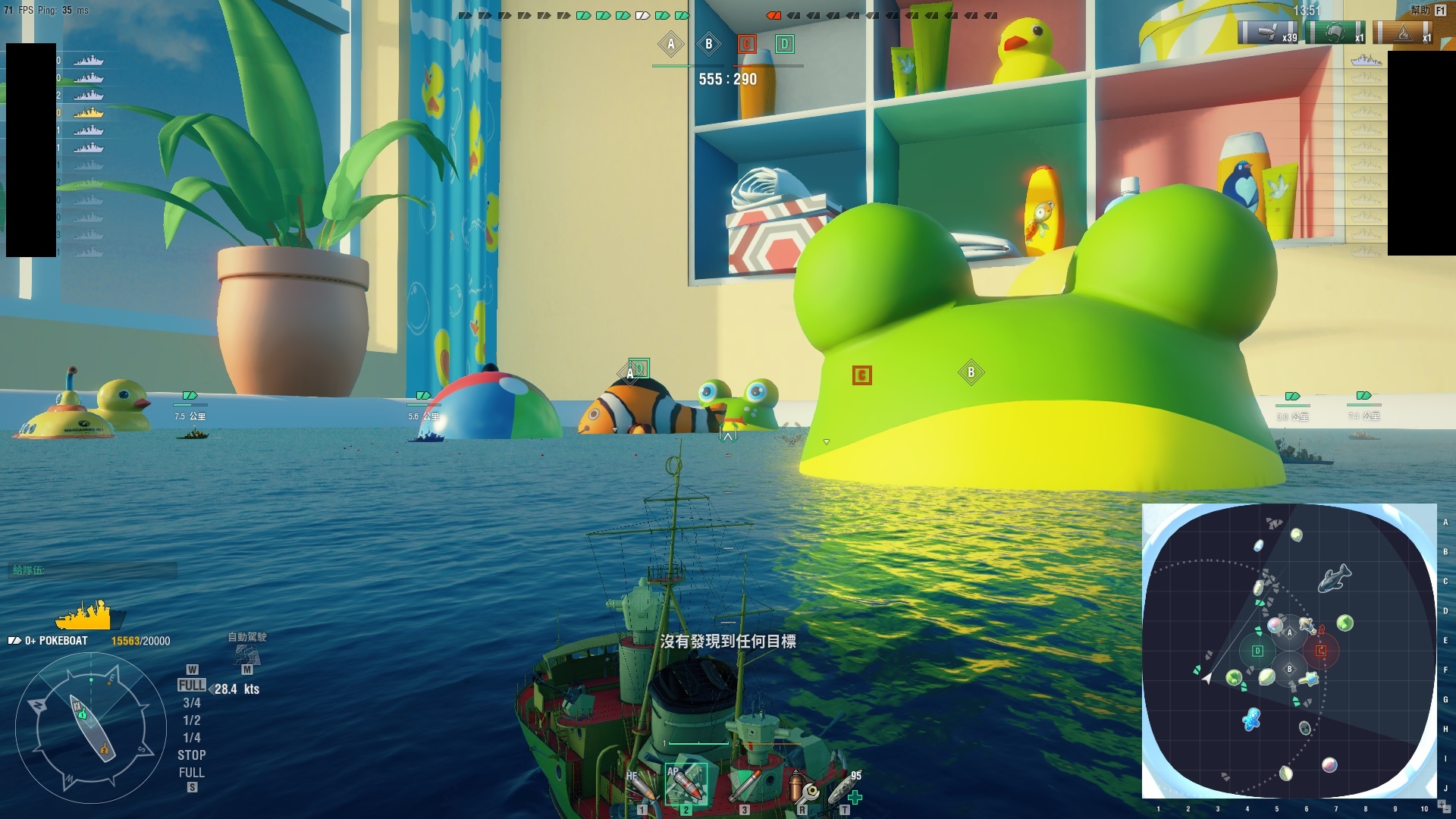1456x819 pixels.
Task: Set engine telegraph to 1/4 speed
Action: click(x=192, y=738)
